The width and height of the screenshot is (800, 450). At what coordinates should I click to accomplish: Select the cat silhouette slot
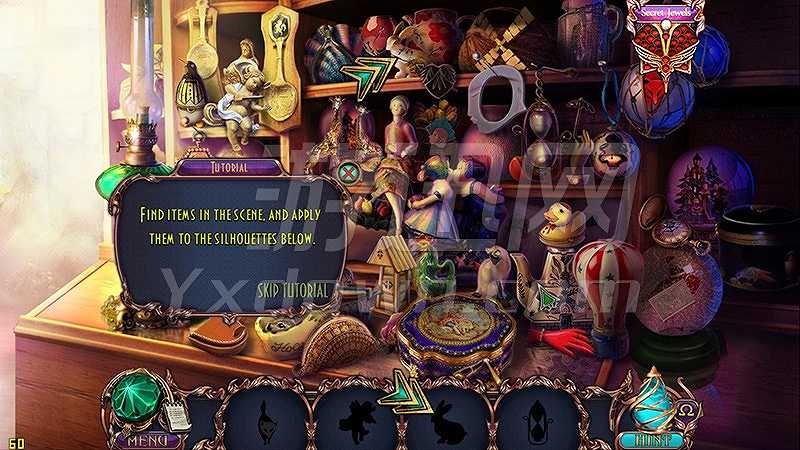tap(265, 414)
